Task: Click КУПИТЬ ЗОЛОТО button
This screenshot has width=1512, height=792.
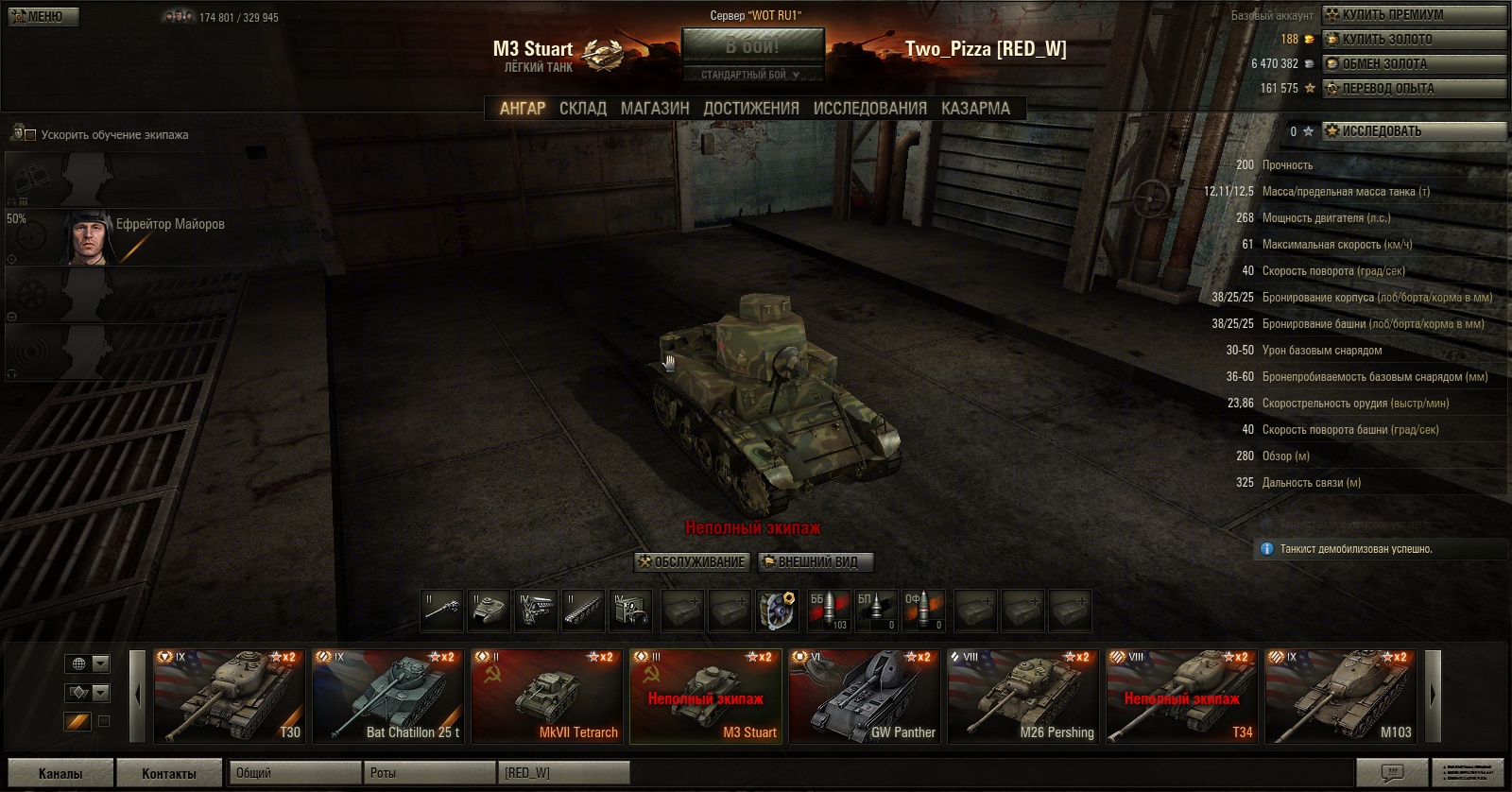Action: [x=1413, y=39]
